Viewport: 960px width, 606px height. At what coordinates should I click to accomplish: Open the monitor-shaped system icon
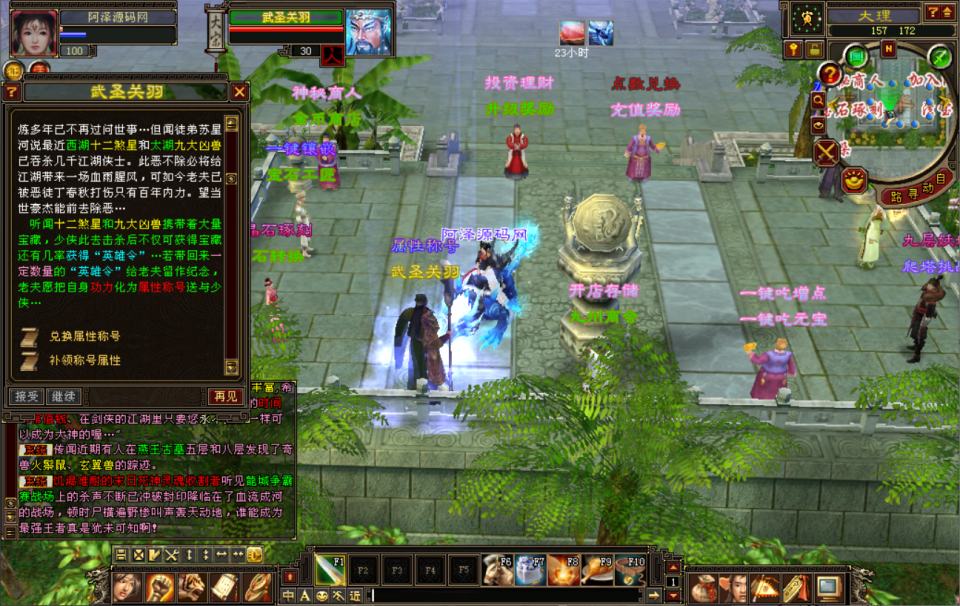[827, 586]
